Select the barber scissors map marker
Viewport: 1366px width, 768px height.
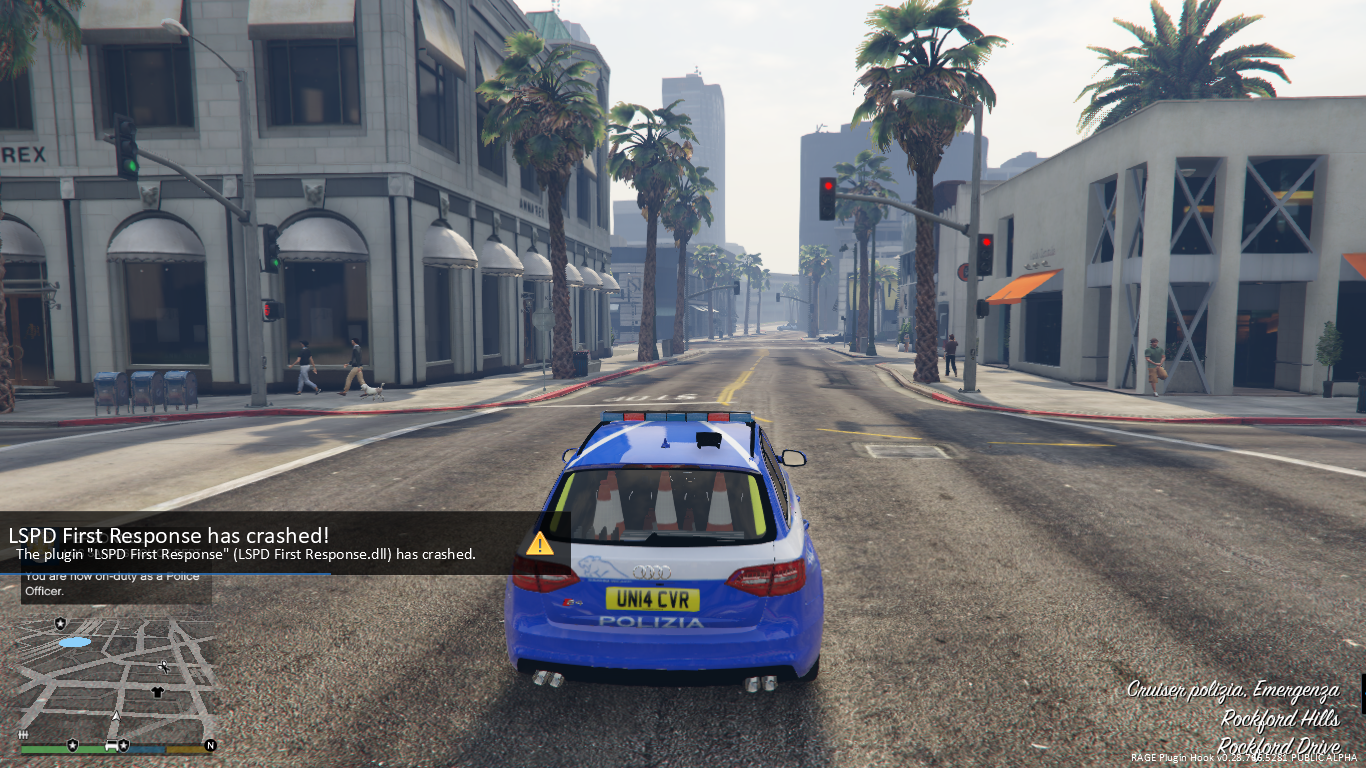tap(164, 666)
